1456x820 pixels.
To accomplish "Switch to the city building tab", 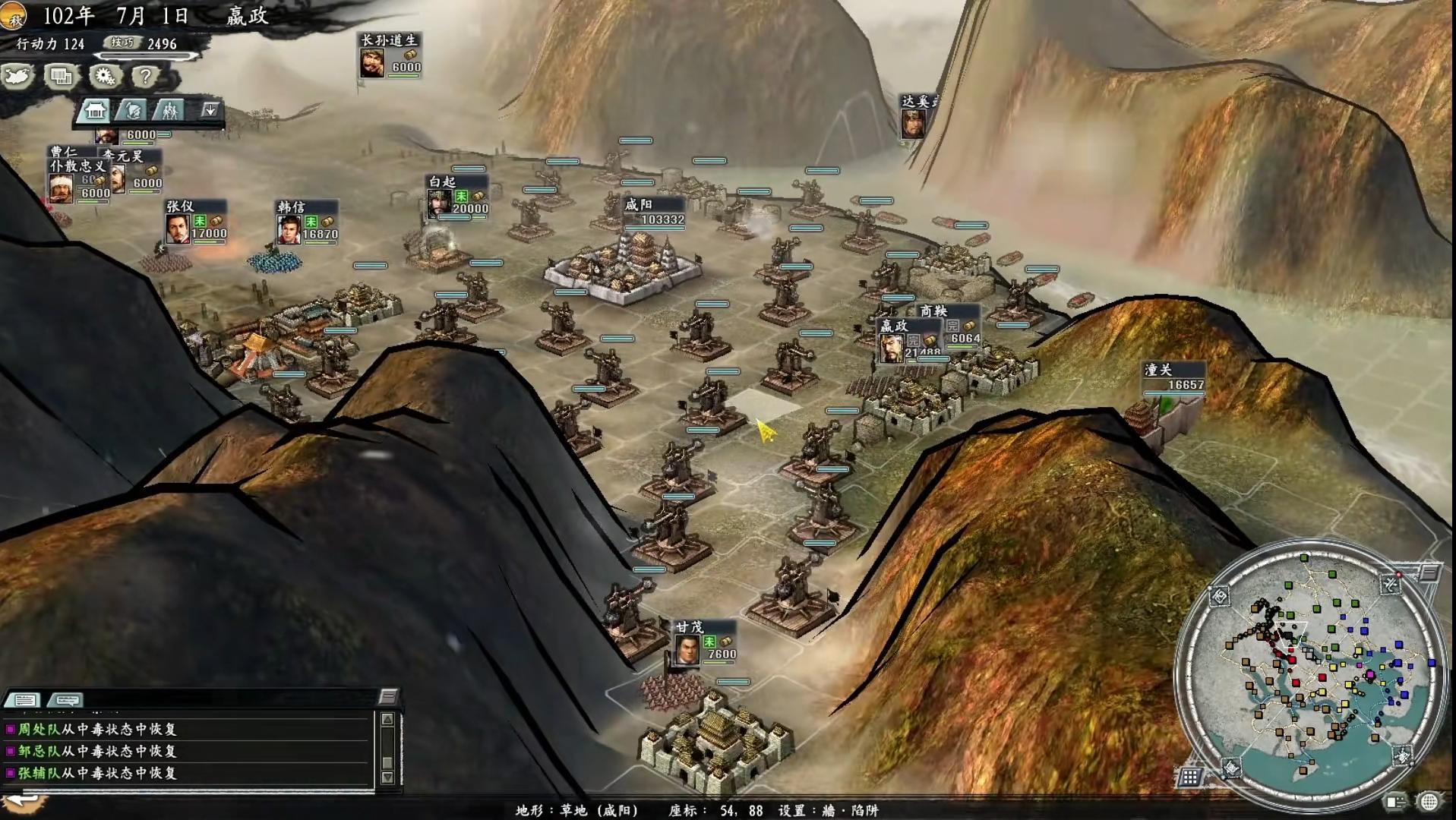I will click(94, 111).
